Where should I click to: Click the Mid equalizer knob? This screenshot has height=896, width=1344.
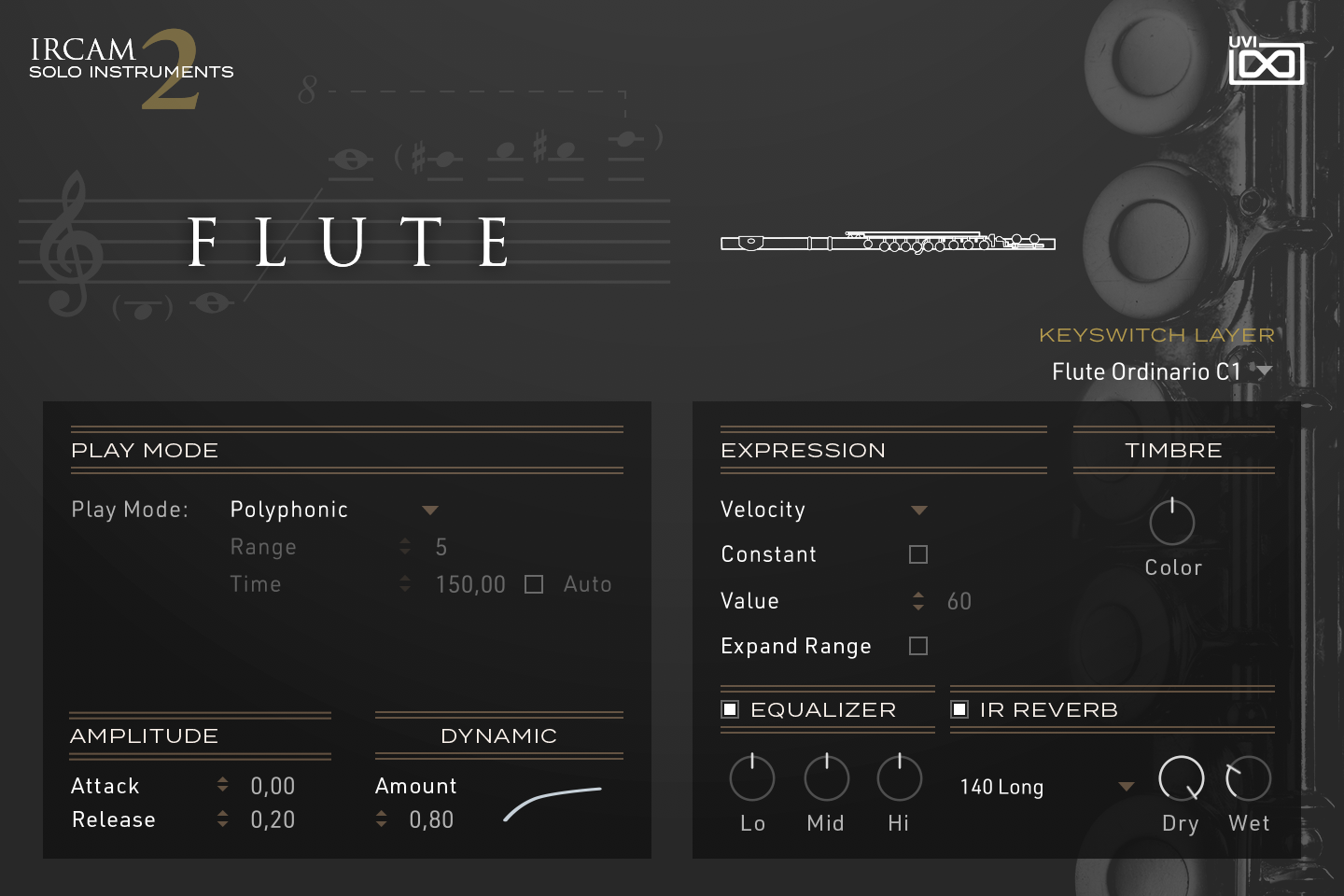pyautogui.click(x=825, y=777)
